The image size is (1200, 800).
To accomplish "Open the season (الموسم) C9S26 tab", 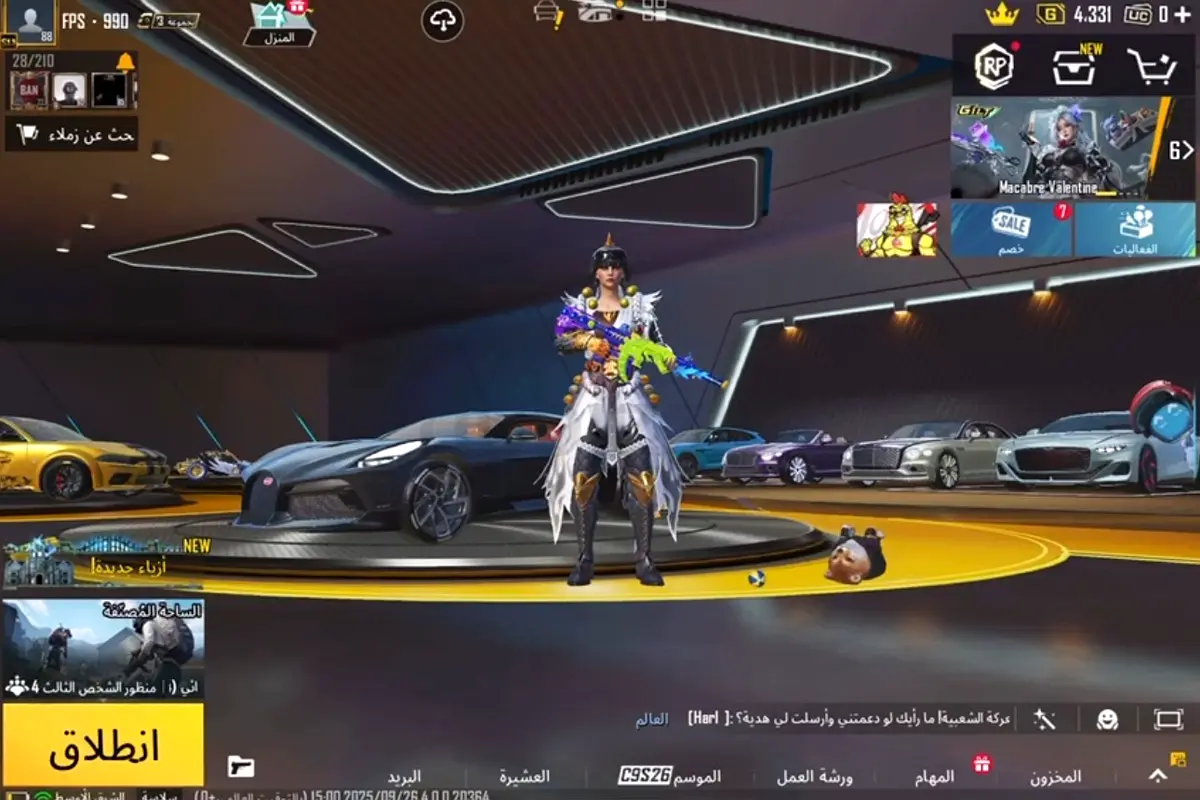I will 670,776.
